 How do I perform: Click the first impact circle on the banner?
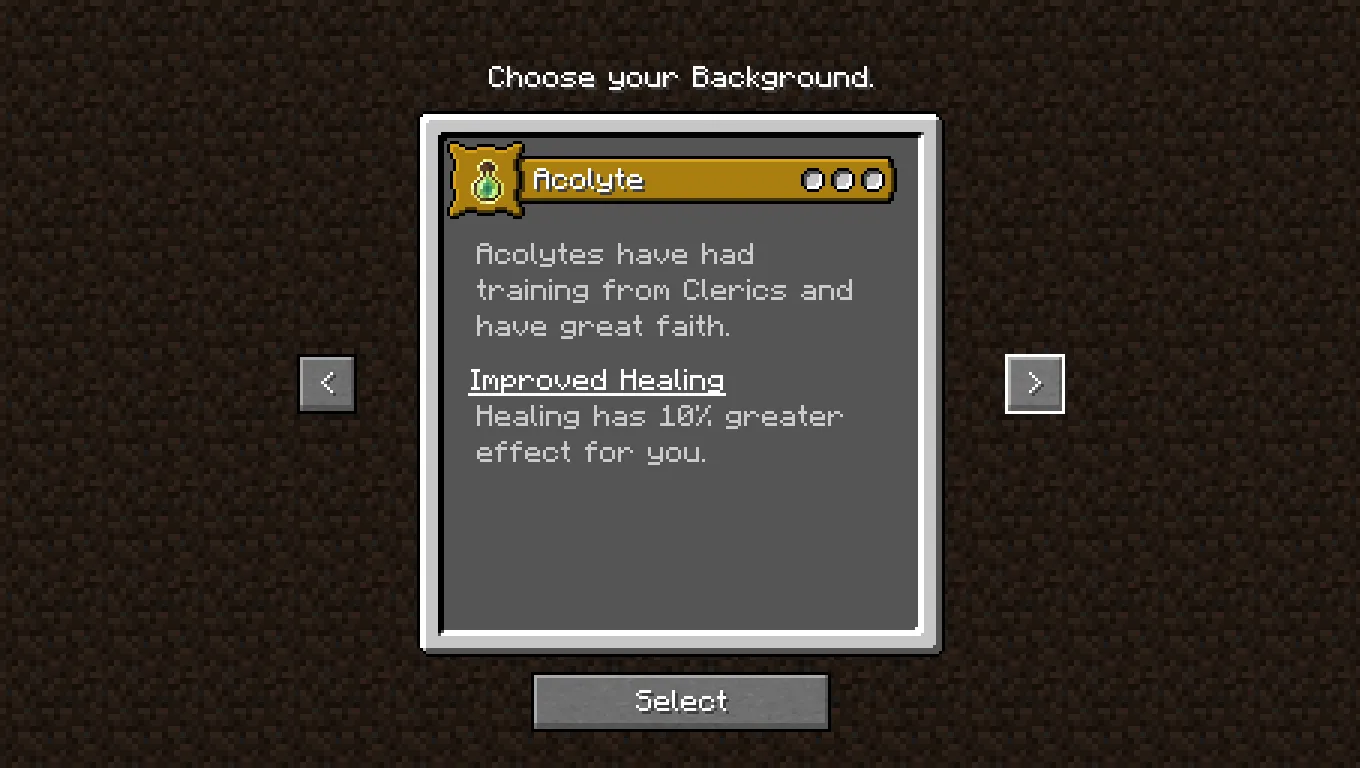(813, 180)
